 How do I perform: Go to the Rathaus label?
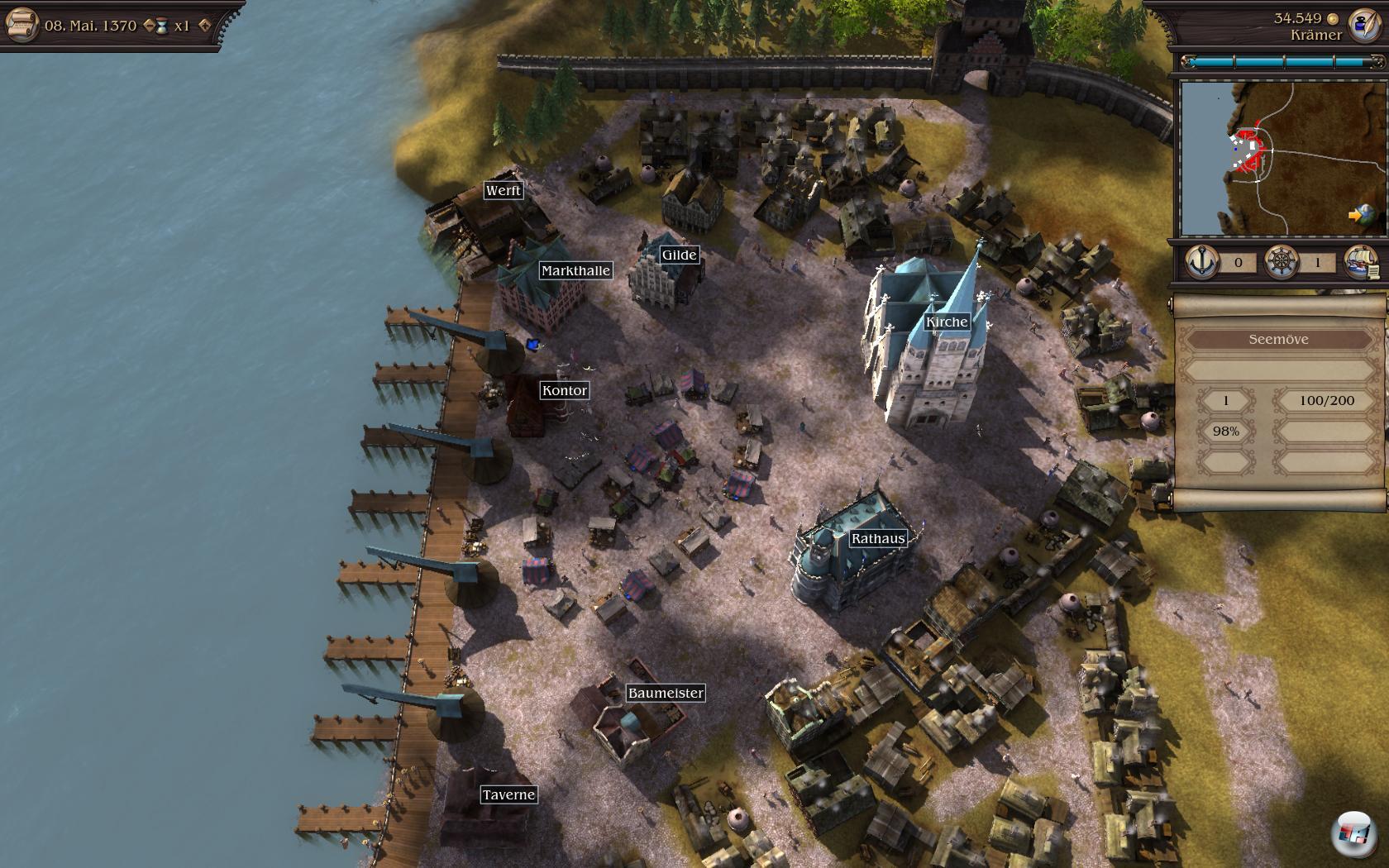878,538
